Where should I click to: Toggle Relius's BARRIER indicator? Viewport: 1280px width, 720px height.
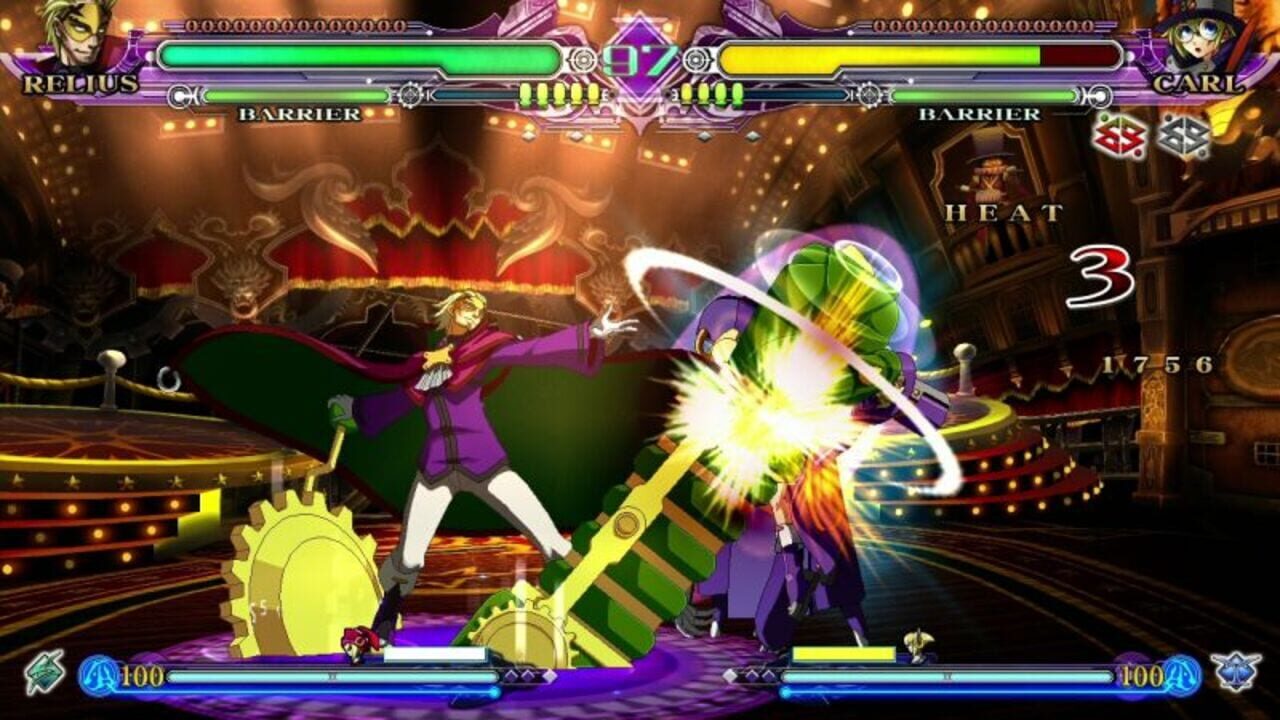click(299, 115)
